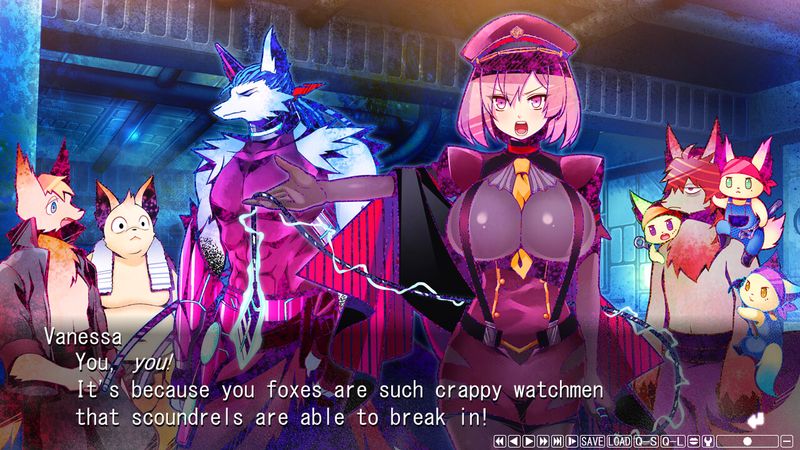Click the SAVE button

pyautogui.click(x=592, y=441)
